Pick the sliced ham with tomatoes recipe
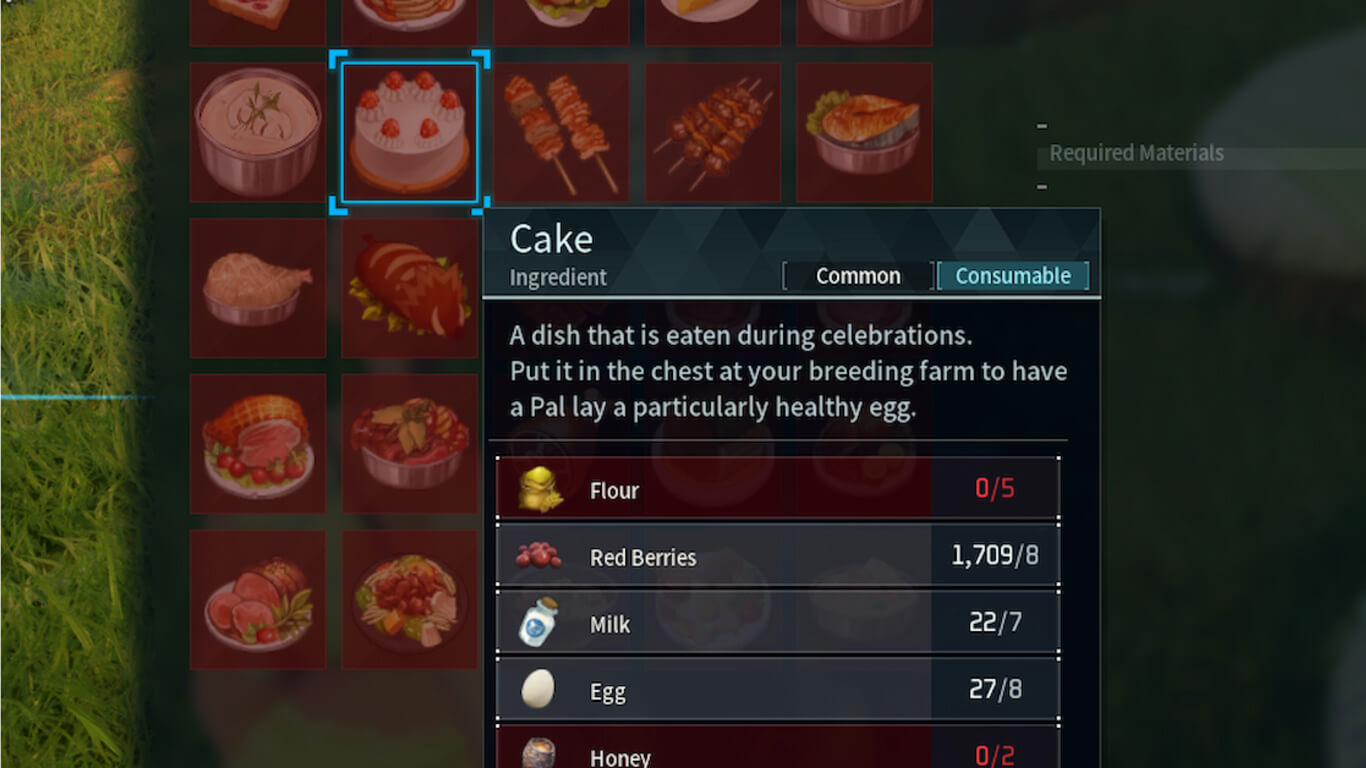 click(258, 443)
